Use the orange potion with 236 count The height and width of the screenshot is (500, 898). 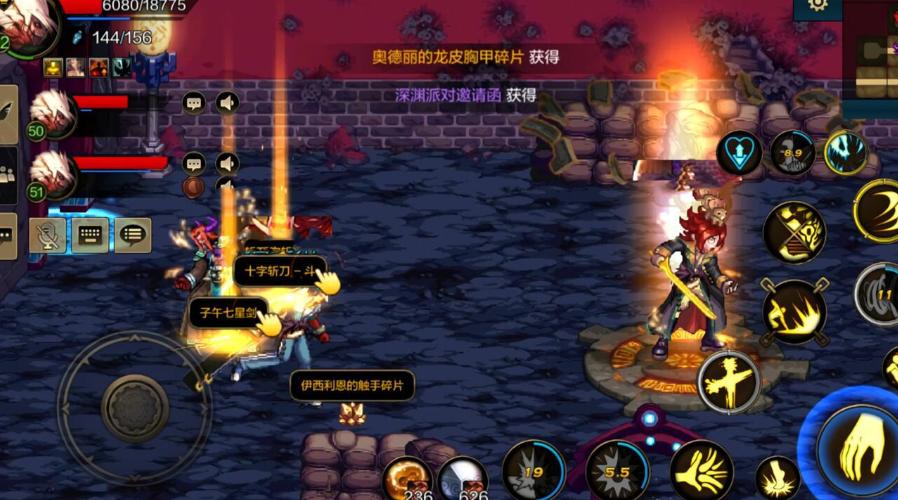pos(407,478)
